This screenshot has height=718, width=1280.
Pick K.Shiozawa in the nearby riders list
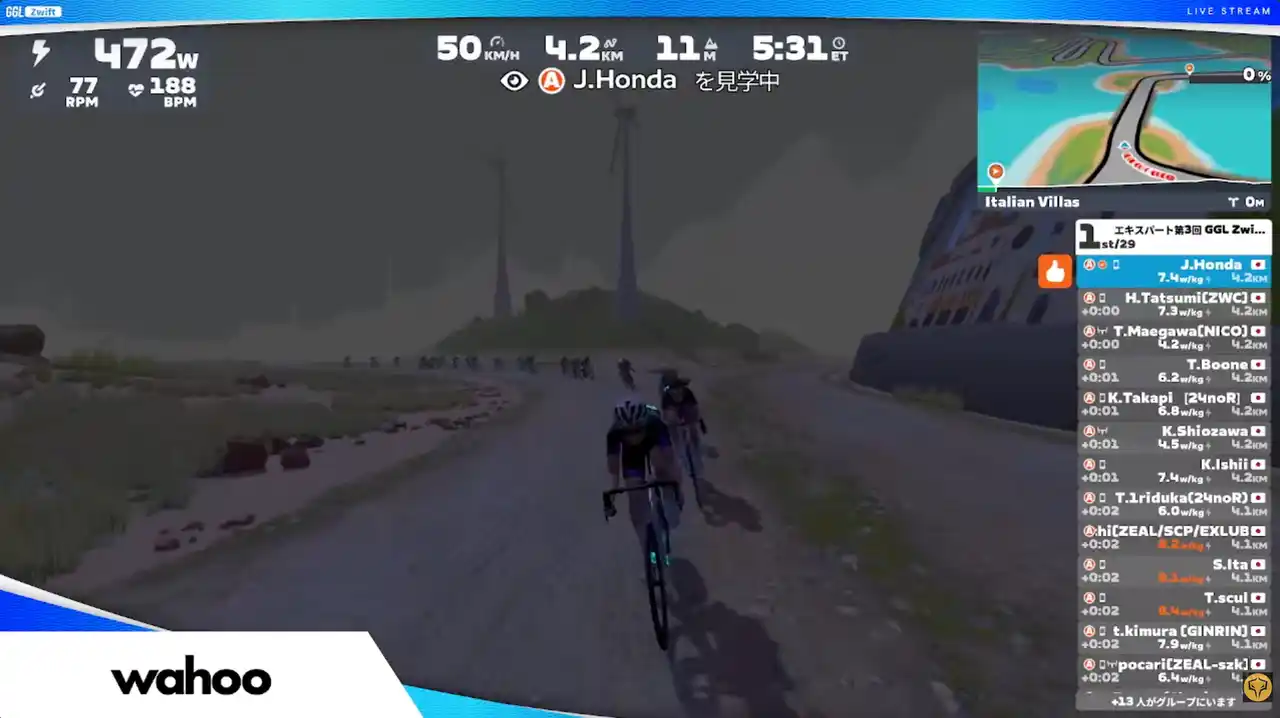(x=1174, y=437)
